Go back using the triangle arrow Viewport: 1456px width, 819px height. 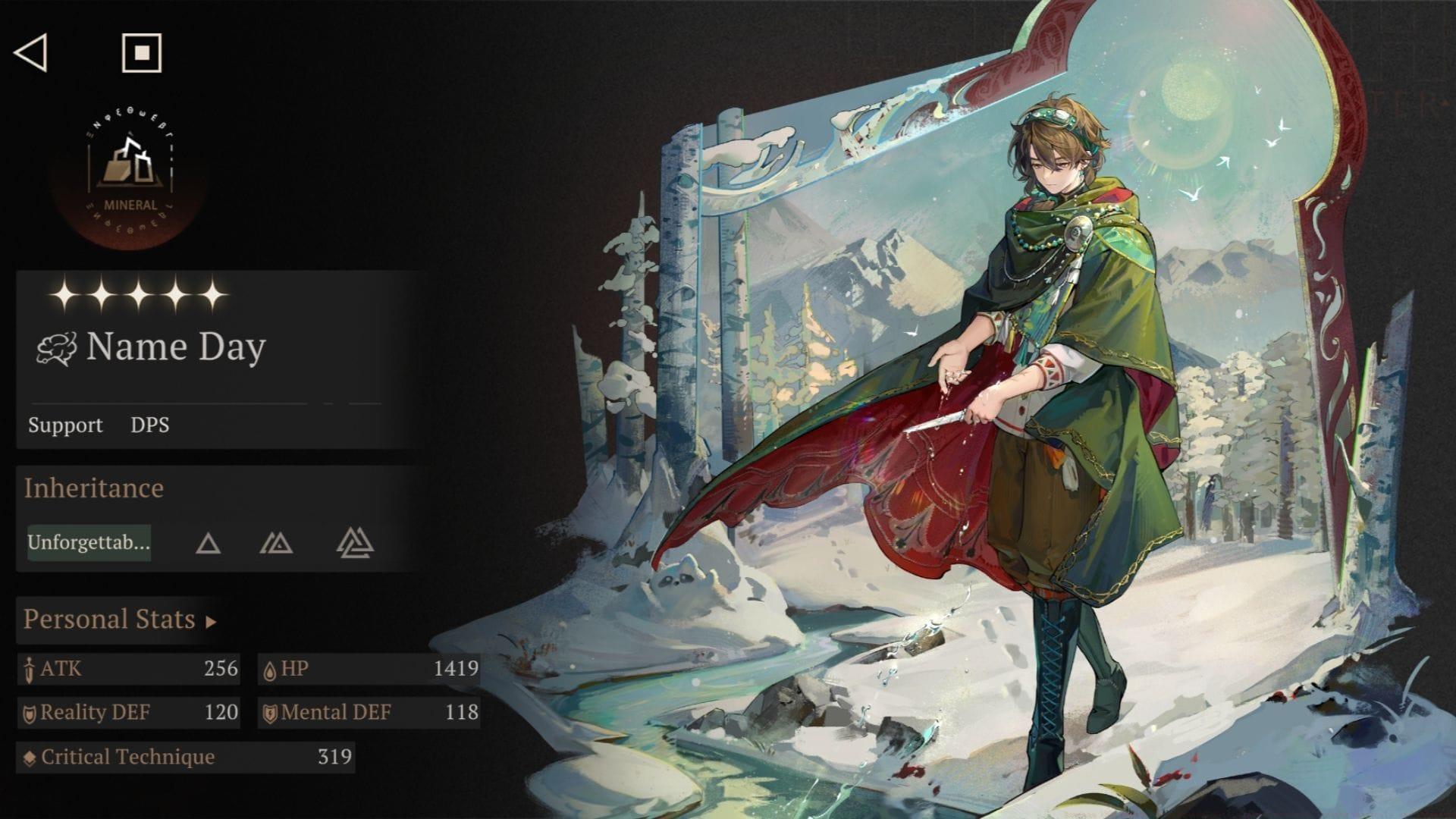31,53
